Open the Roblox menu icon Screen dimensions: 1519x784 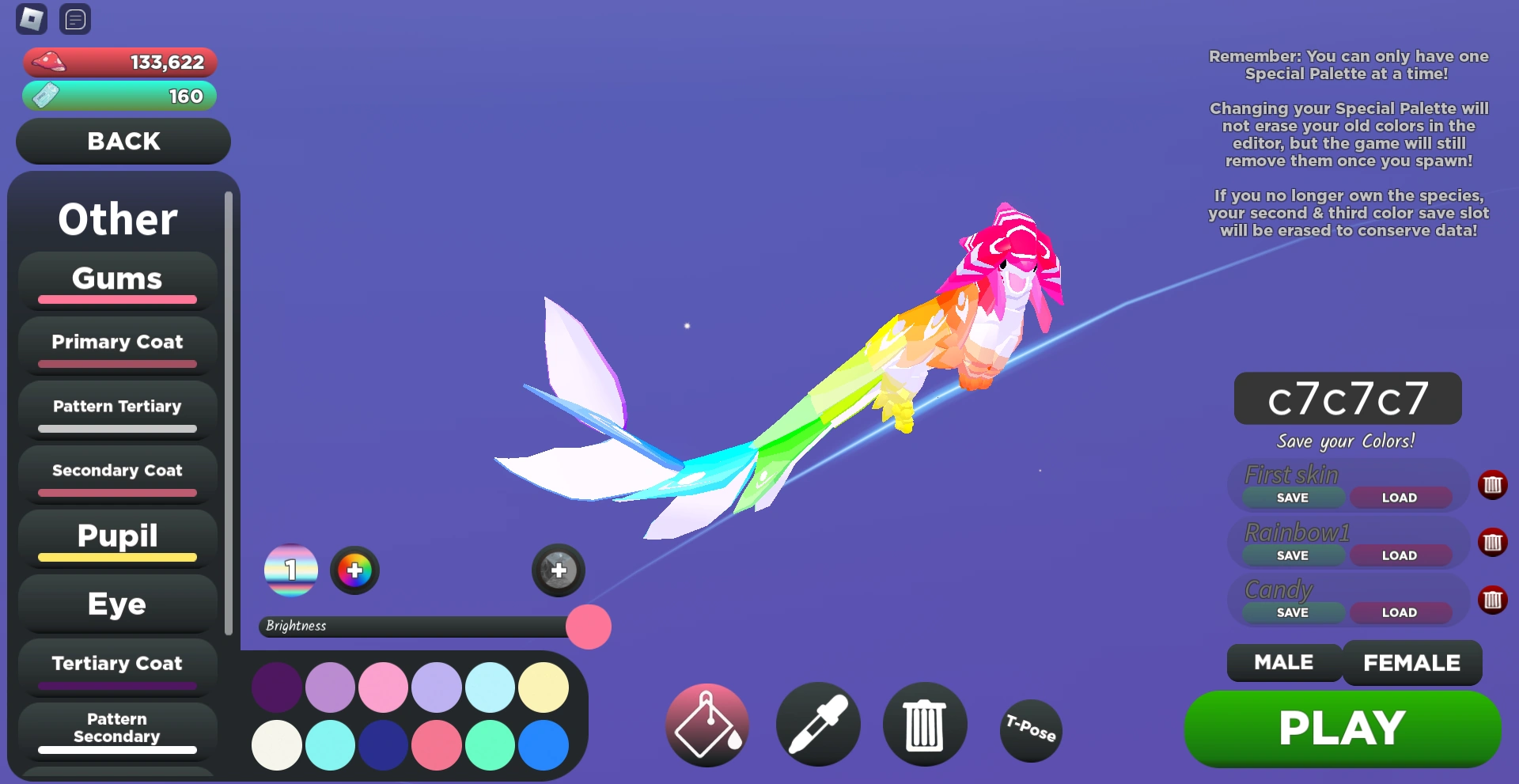[x=30, y=19]
